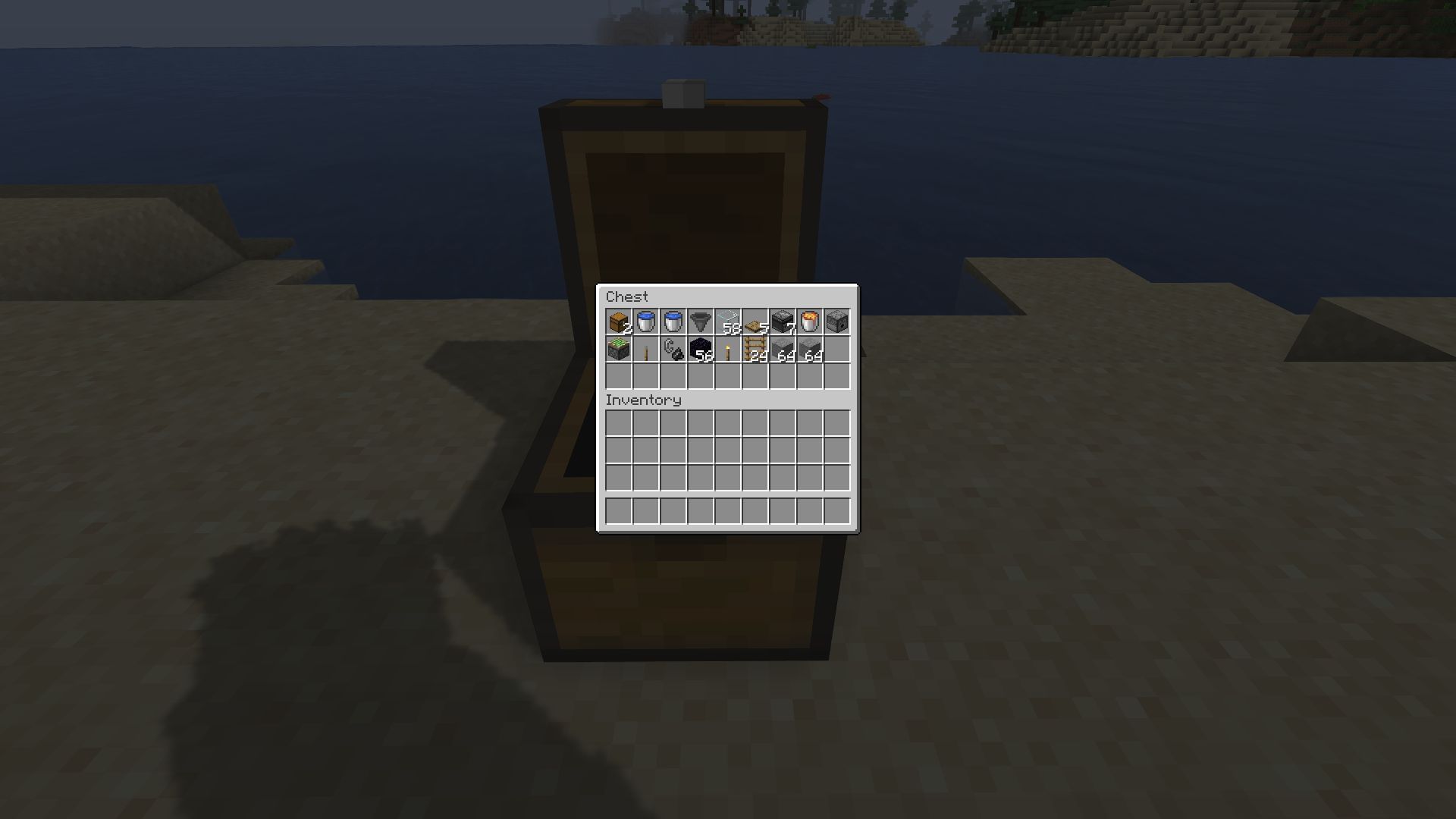Viewport: 1456px width, 819px height.
Task: Select the stack of 56 obsidian
Action: [x=701, y=349]
